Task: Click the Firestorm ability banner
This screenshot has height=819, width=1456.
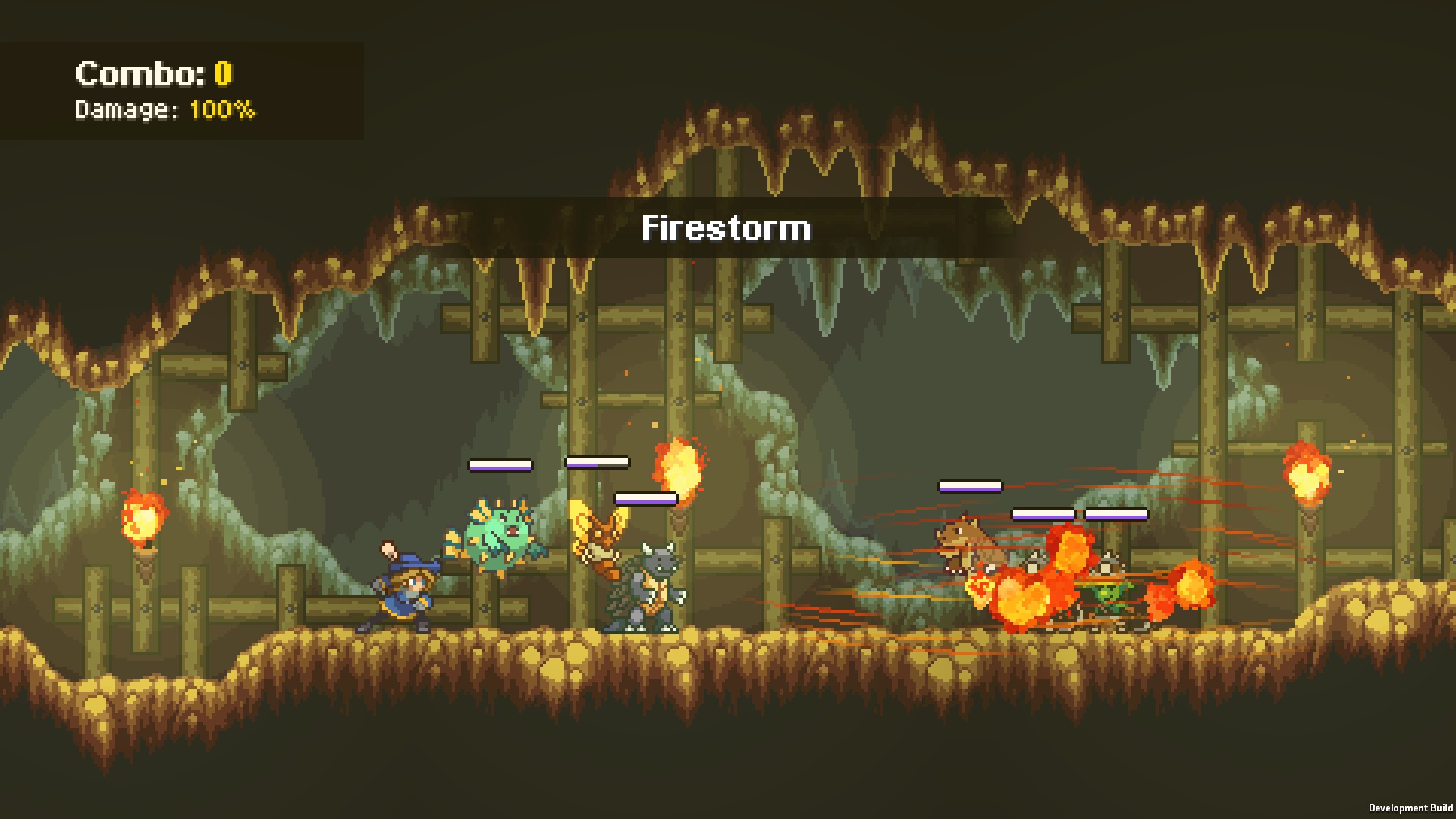Action: (726, 228)
